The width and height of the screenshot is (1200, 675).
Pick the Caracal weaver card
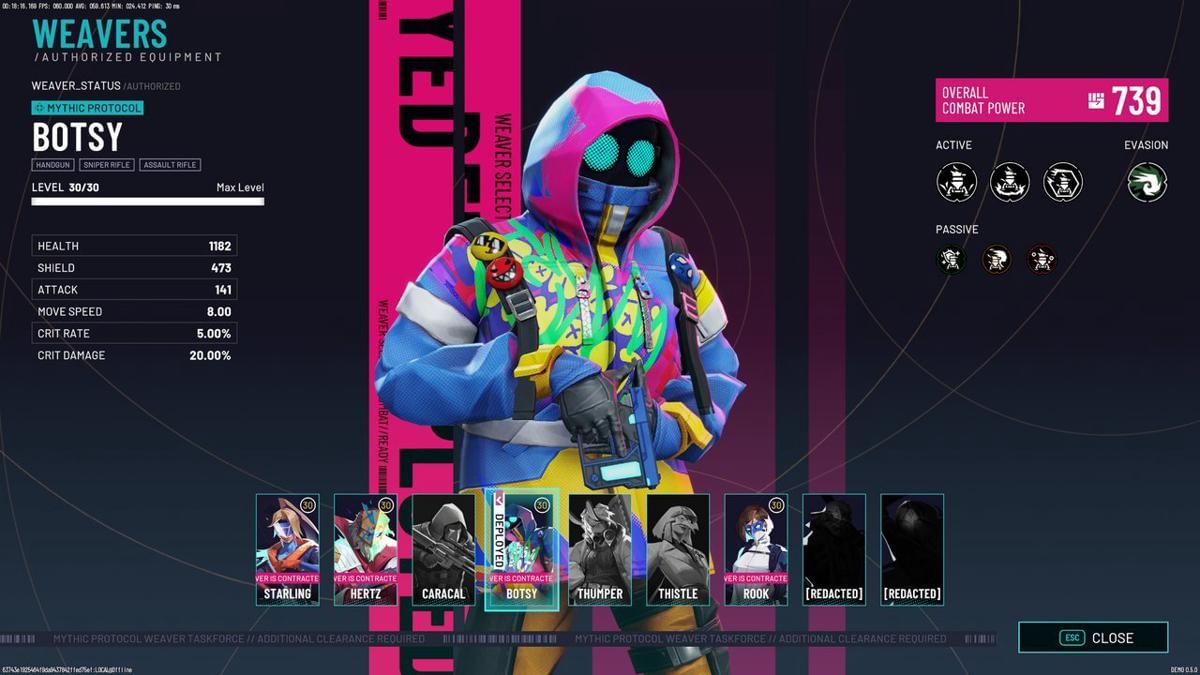pyautogui.click(x=444, y=550)
